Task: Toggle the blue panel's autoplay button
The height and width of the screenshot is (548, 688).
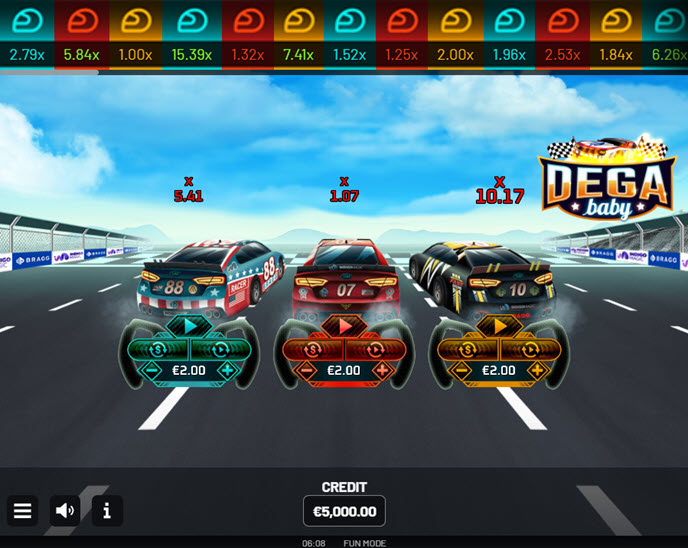Action: 211,349
